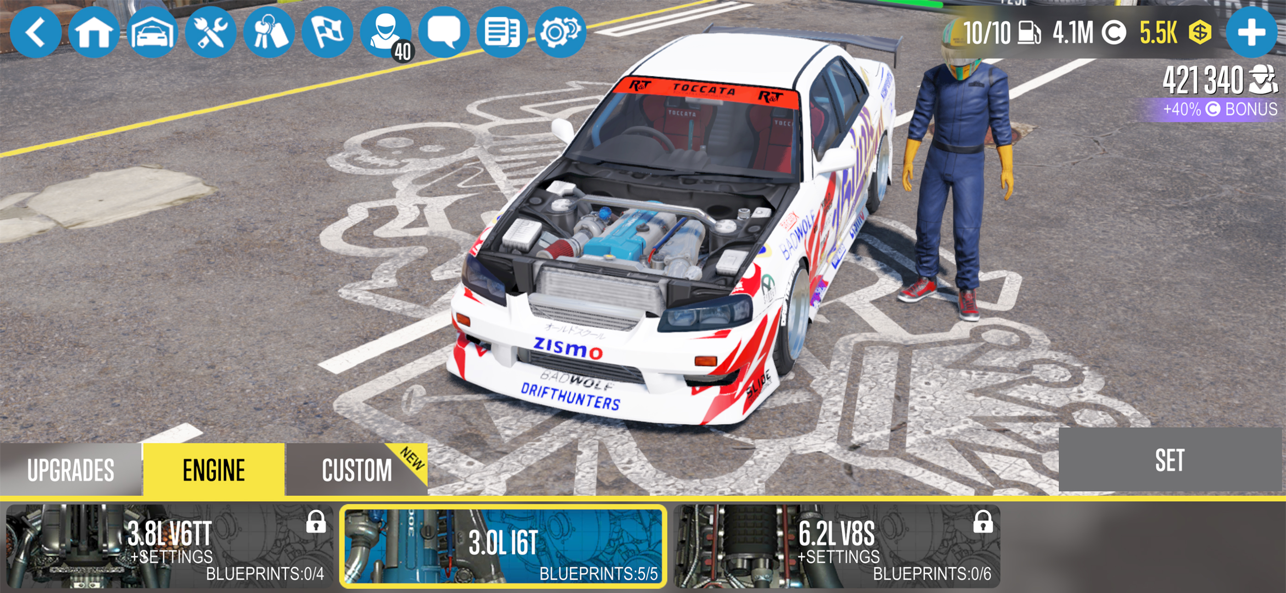Viewport: 1286px width, 593px height.
Task: Open the driver profile level 40 icon
Action: tap(386, 32)
